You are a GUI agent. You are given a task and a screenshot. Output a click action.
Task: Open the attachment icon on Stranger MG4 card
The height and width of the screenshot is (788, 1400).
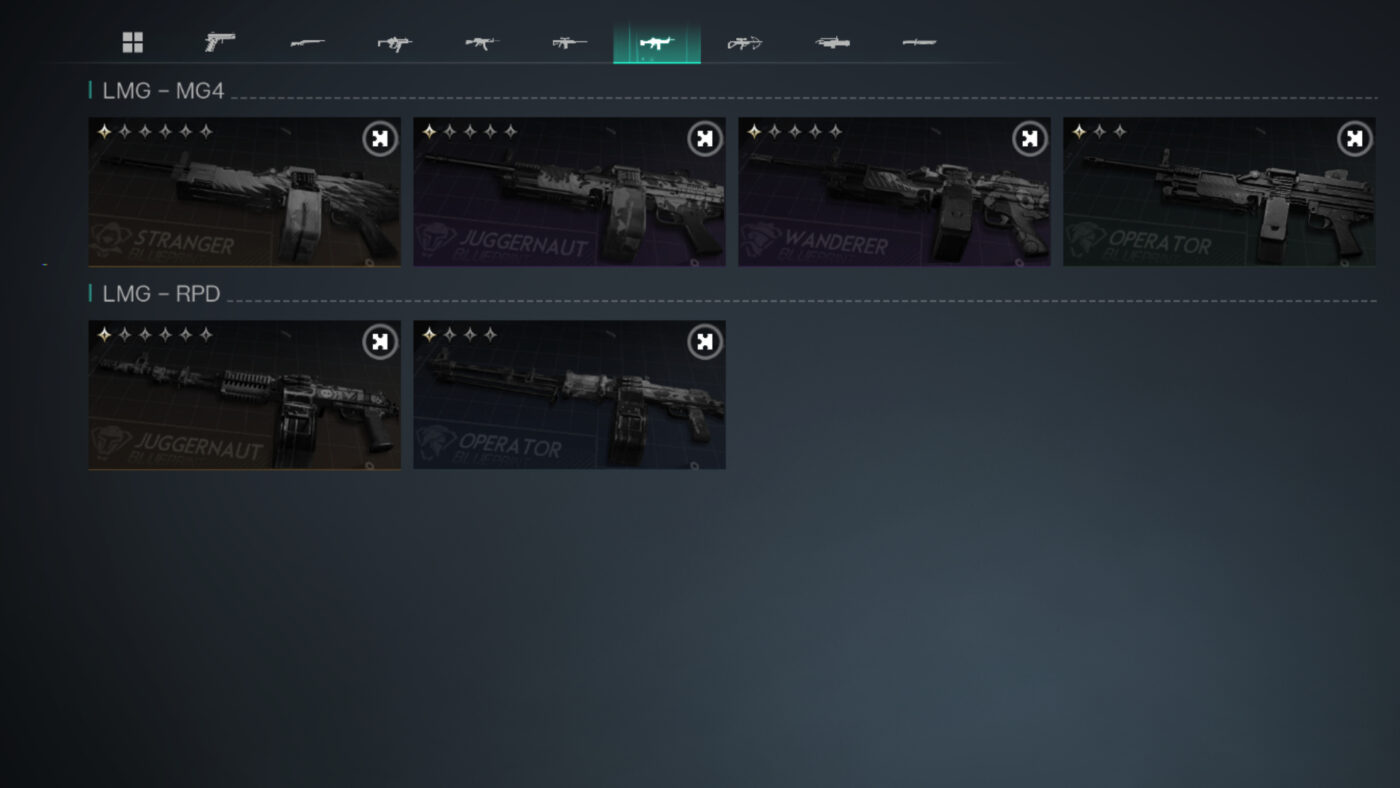click(377, 138)
